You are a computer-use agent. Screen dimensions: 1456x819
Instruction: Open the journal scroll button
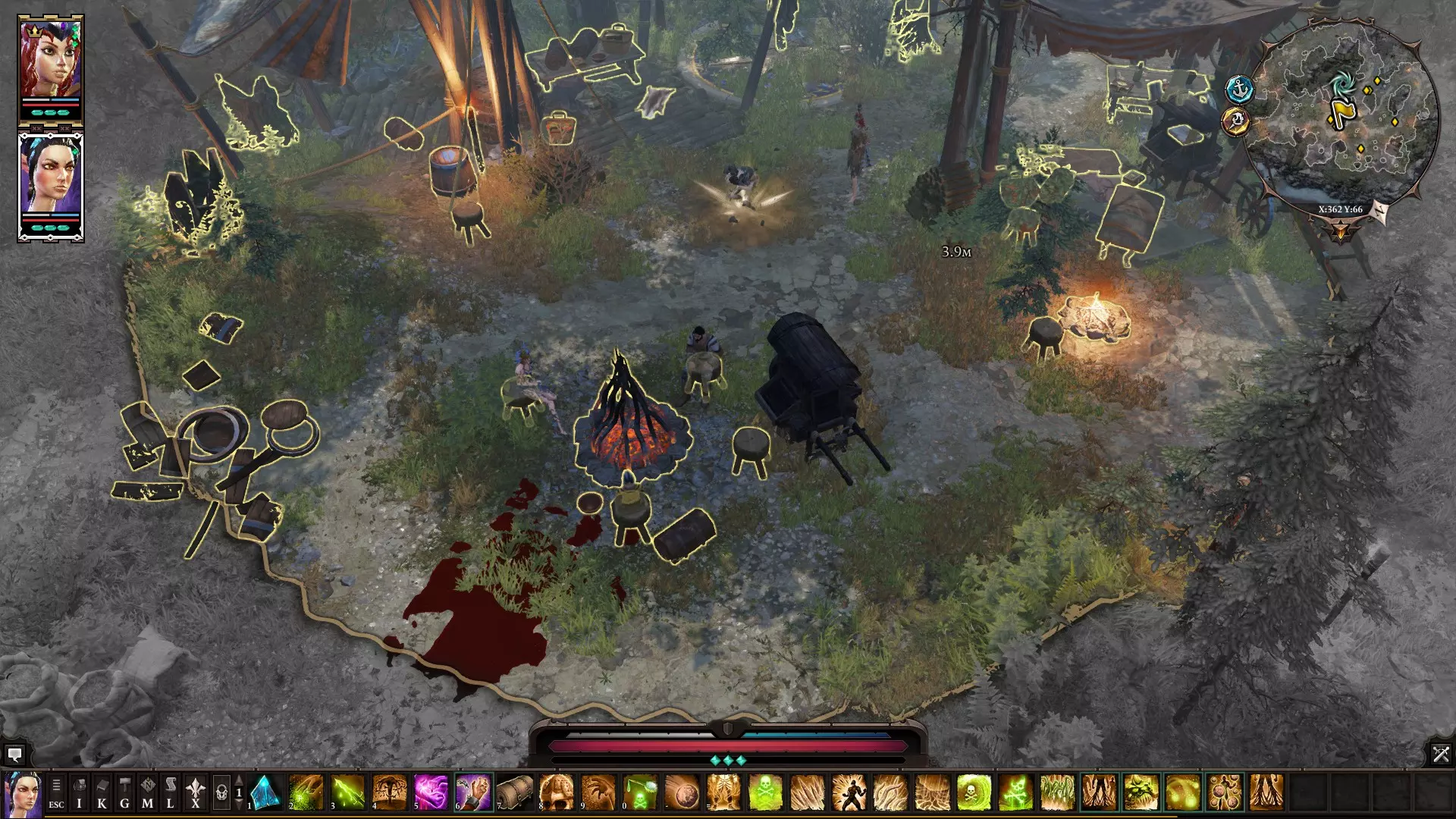point(171,793)
